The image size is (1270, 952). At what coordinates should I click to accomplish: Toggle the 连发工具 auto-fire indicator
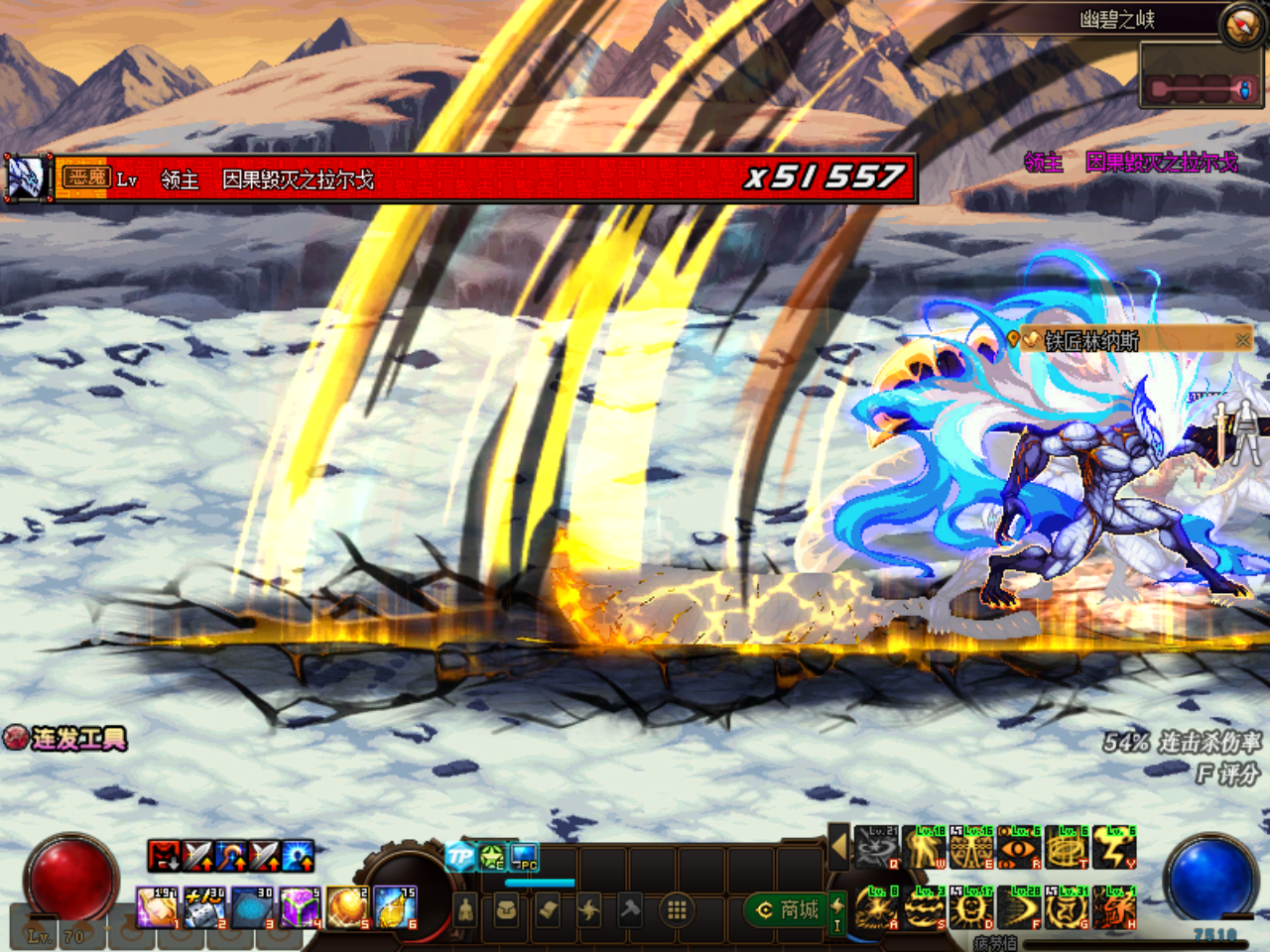tap(16, 739)
